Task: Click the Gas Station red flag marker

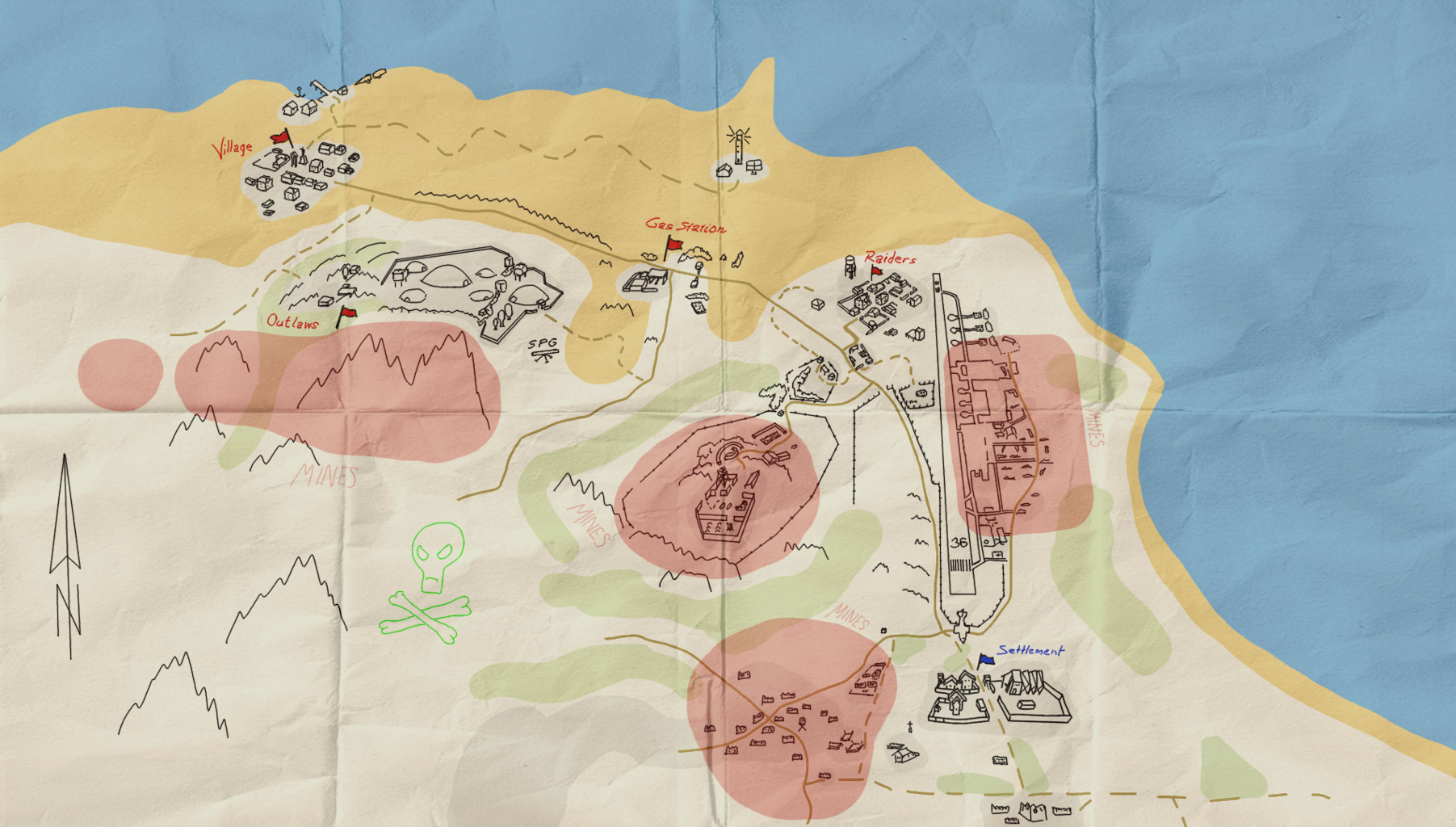Action: pyautogui.click(x=673, y=245)
